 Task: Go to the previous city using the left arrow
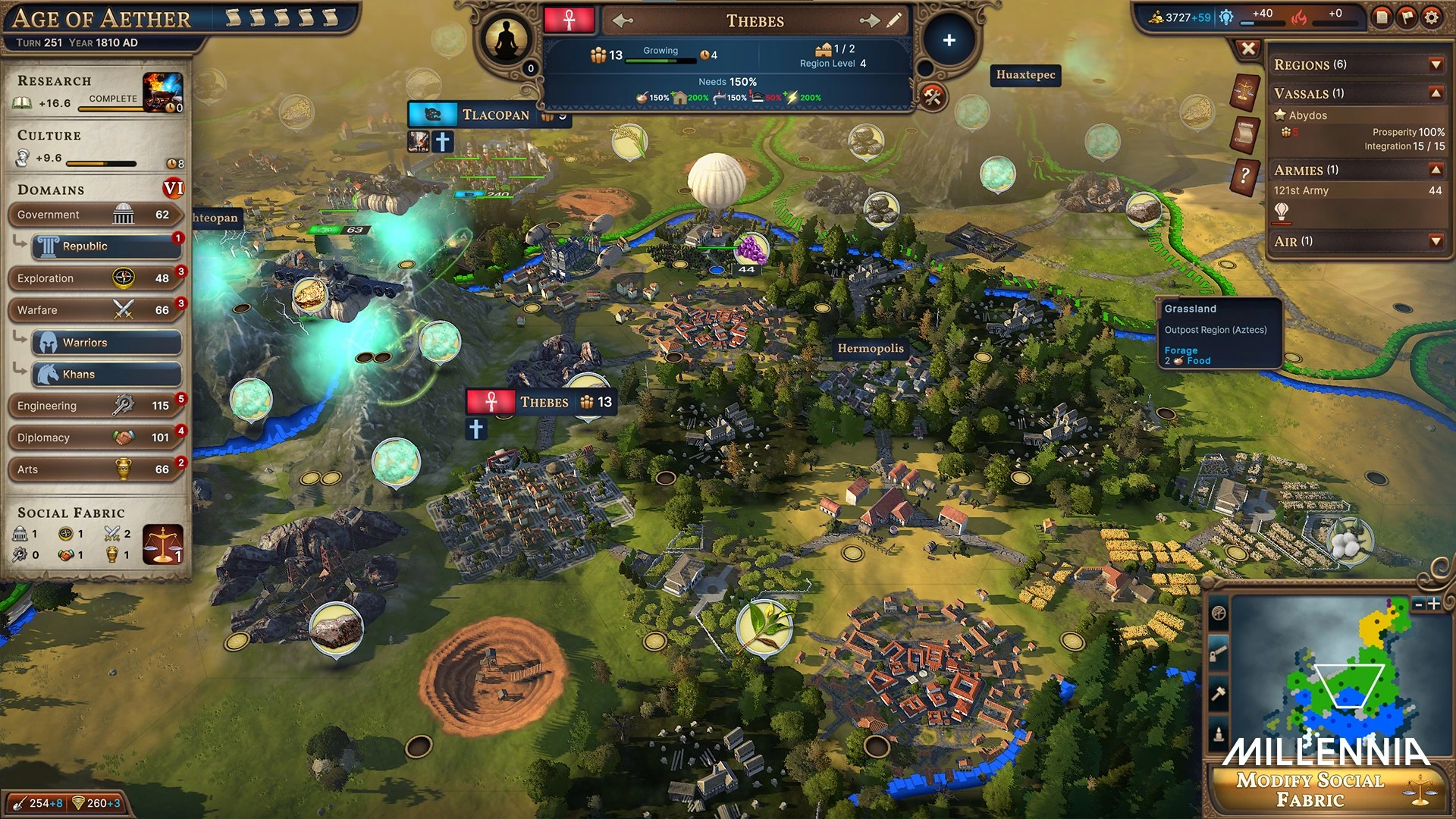pos(623,21)
